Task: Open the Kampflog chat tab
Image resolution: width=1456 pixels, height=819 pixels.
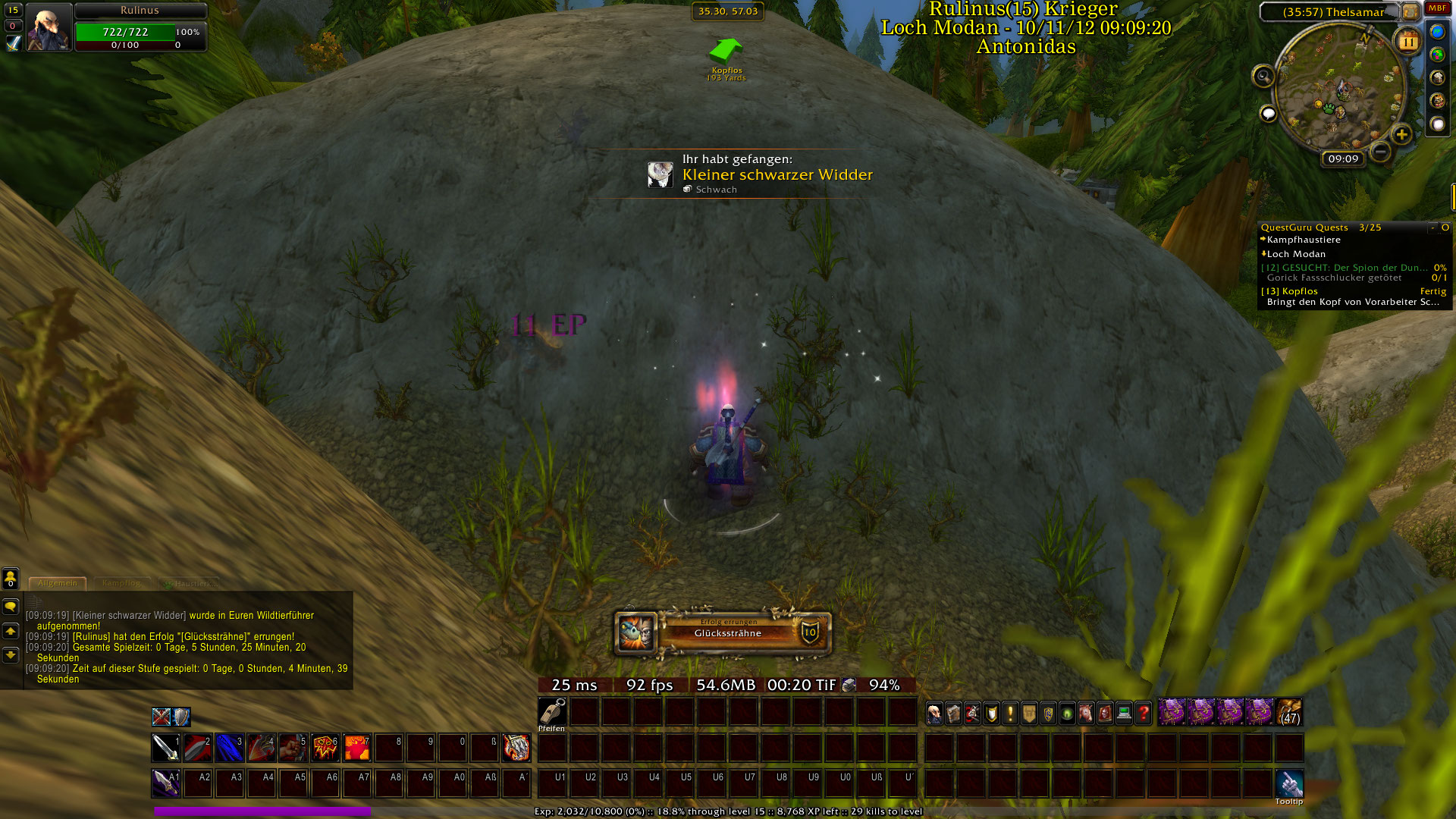Action: coord(121,583)
